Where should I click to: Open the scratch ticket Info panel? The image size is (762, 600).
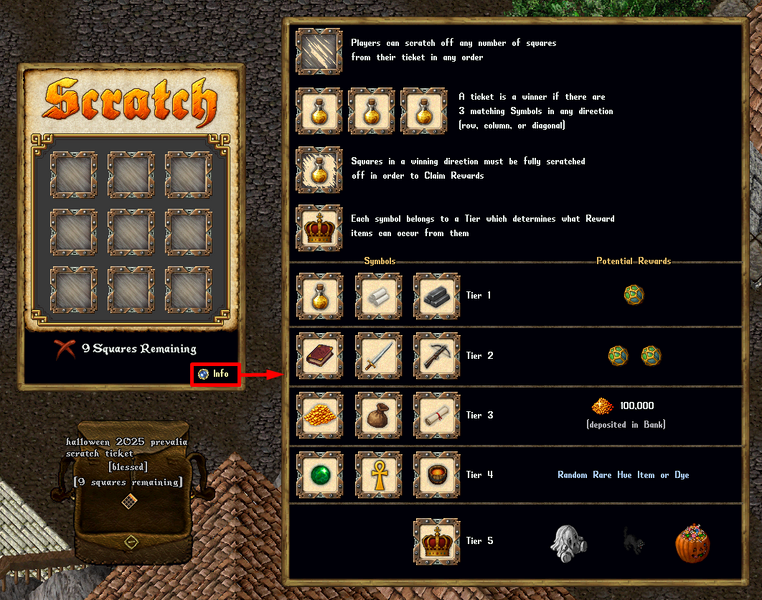coord(215,374)
